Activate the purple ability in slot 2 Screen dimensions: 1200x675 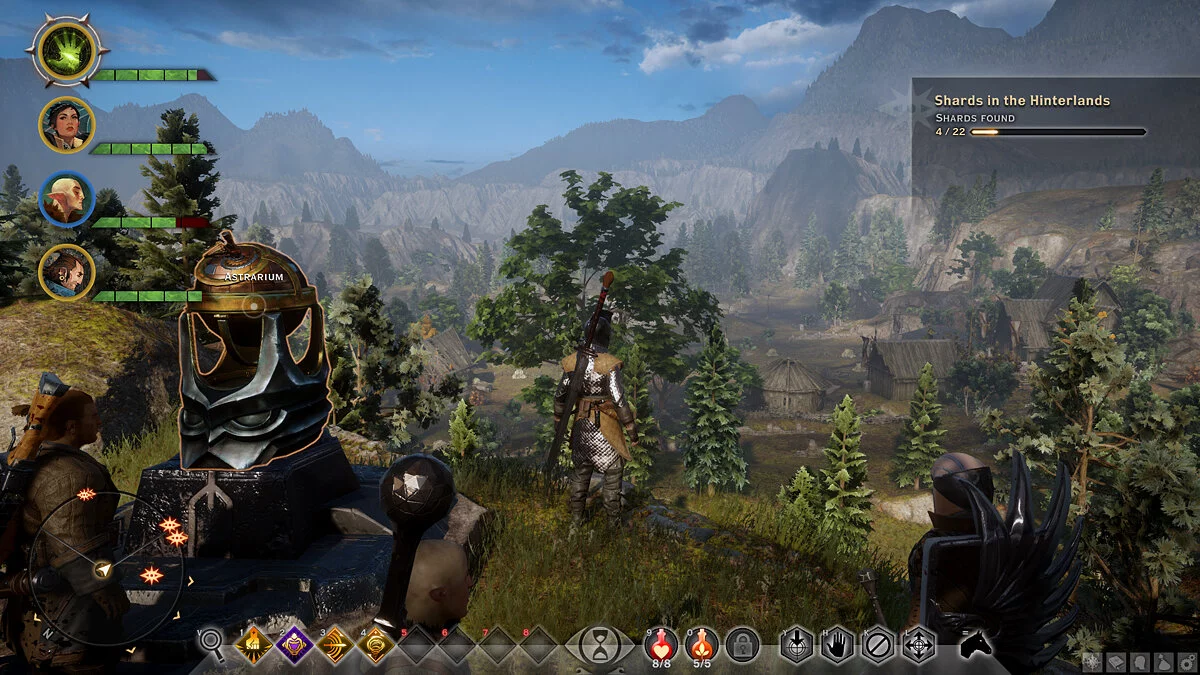tap(295, 645)
